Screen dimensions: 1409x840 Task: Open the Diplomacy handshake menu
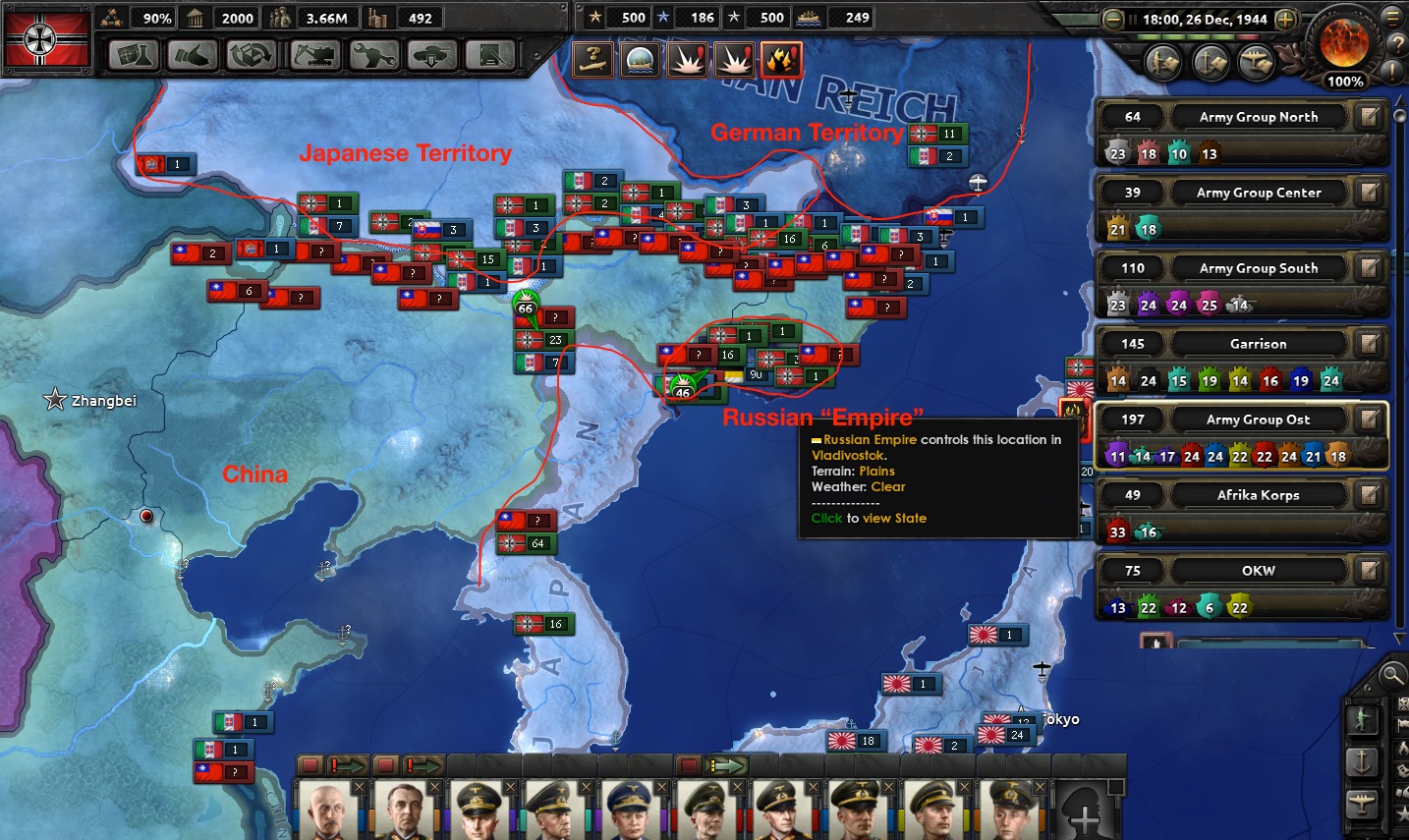pos(193,57)
